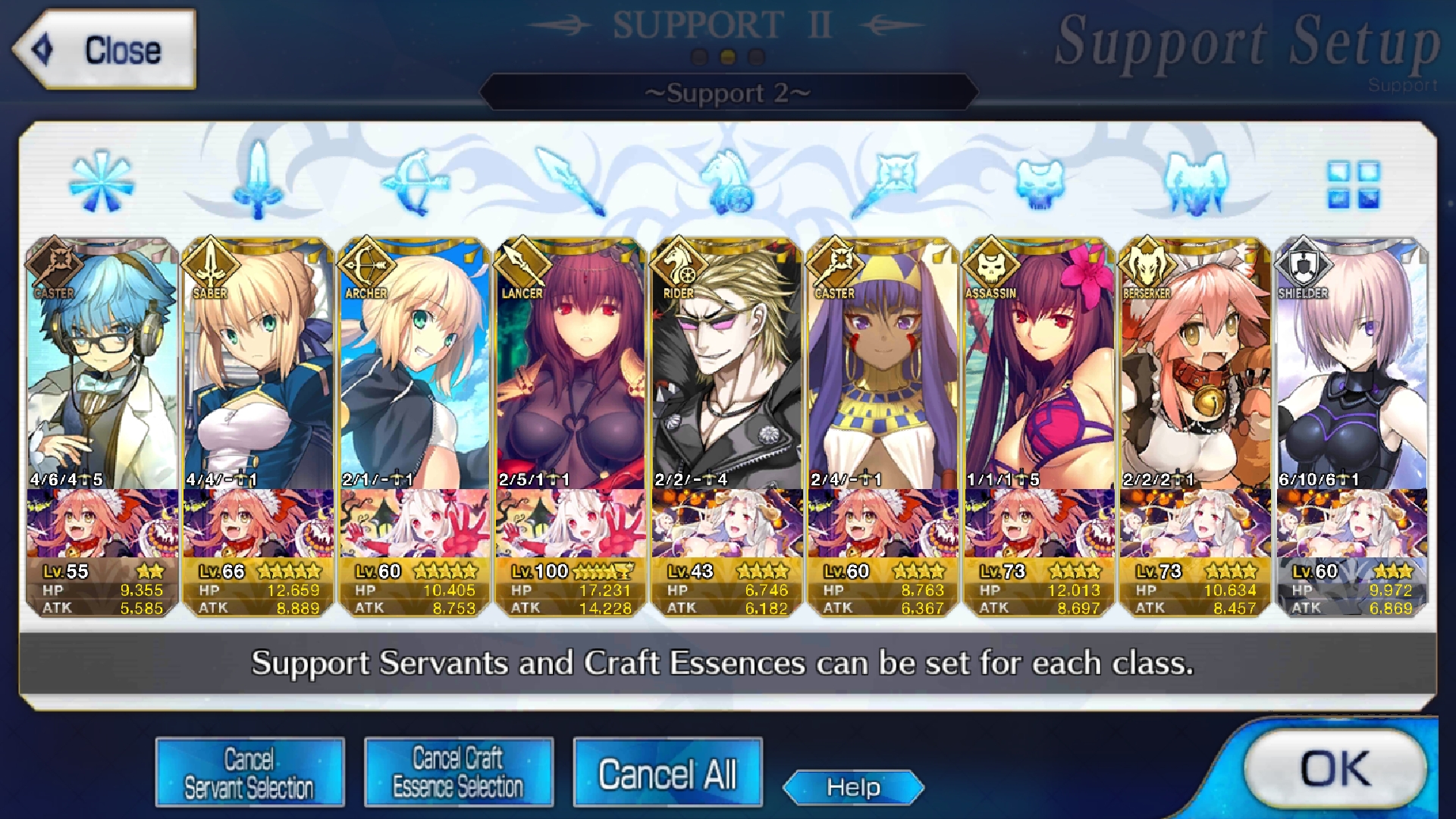1456x819 pixels.
Task: Confirm support setup with OK
Action: point(1336,769)
